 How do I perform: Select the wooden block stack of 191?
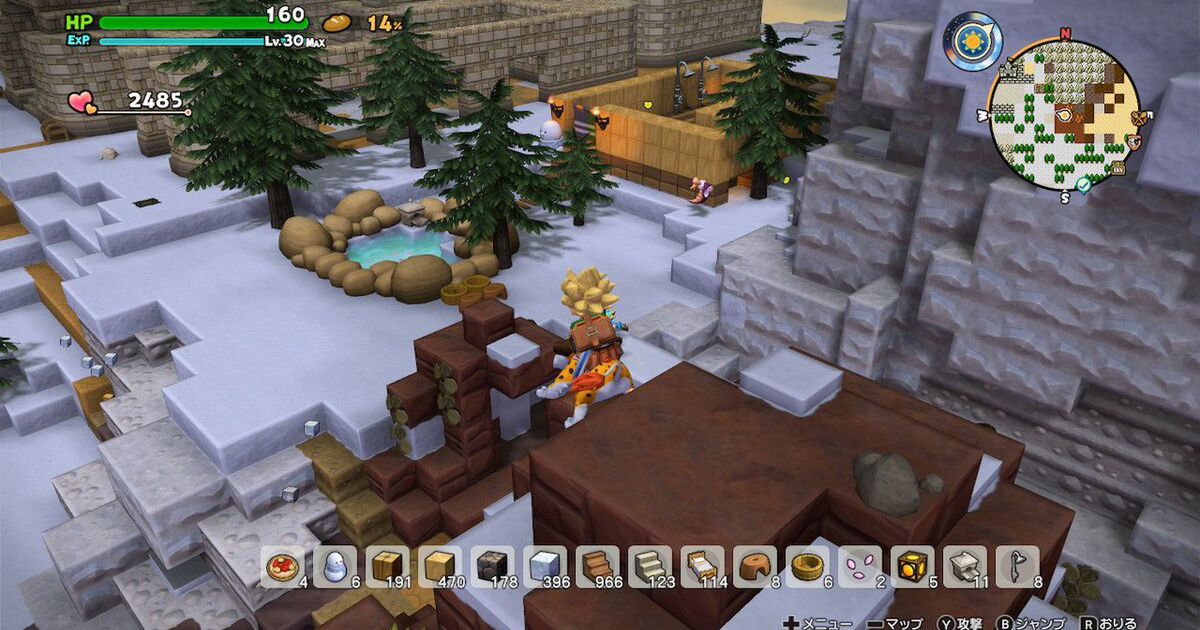(x=385, y=566)
